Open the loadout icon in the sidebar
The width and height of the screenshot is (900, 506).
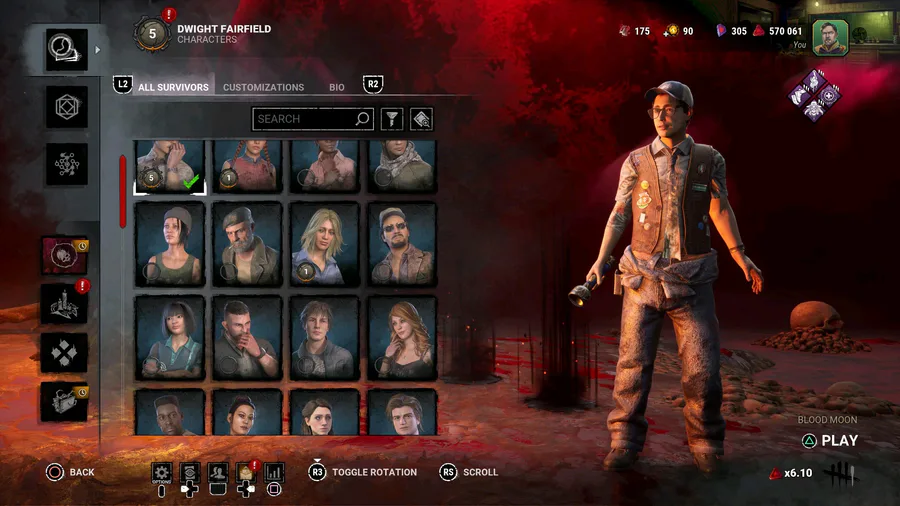coord(66,107)
